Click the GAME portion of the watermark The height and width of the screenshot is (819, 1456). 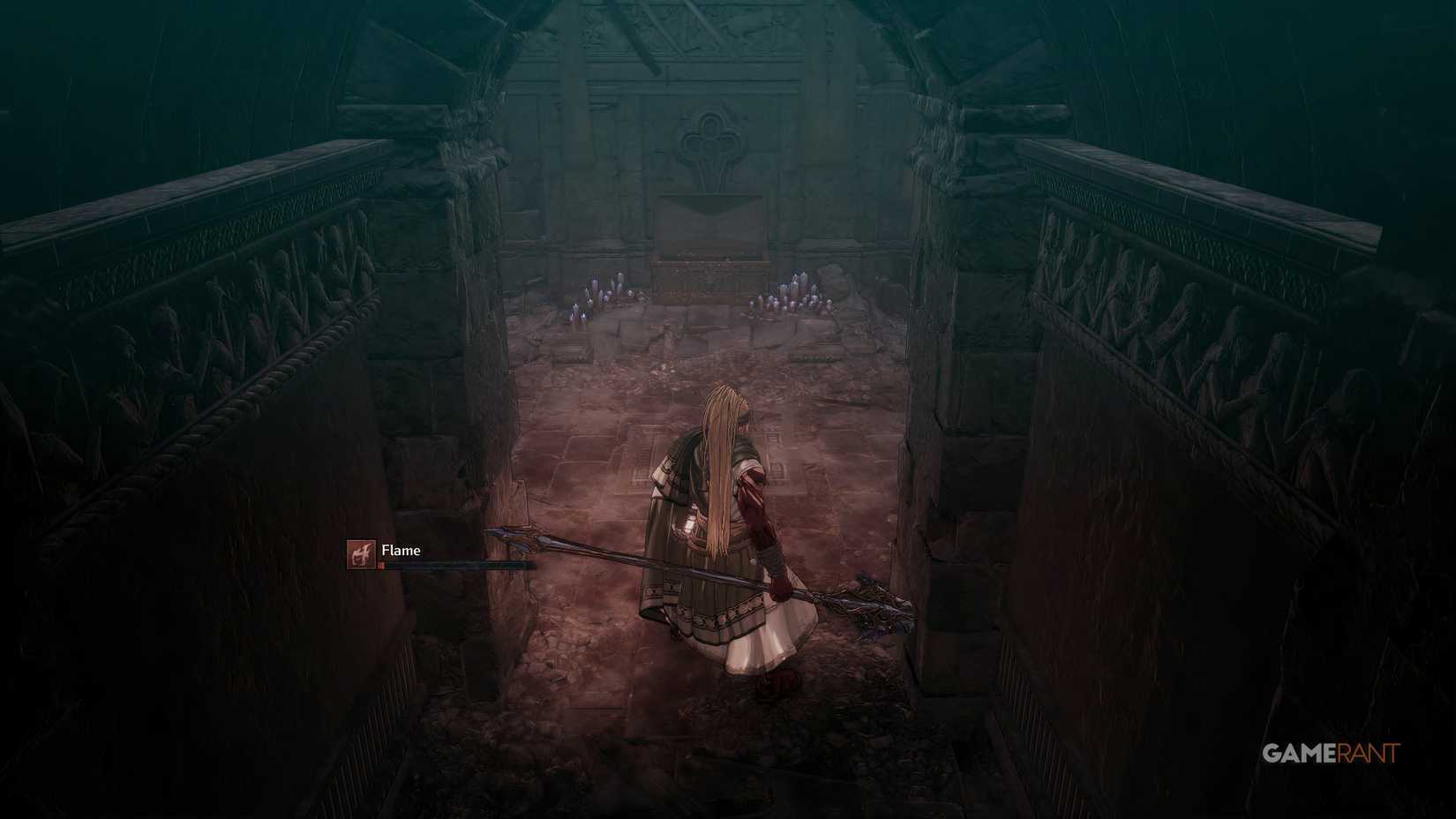tap(1300, 752)
